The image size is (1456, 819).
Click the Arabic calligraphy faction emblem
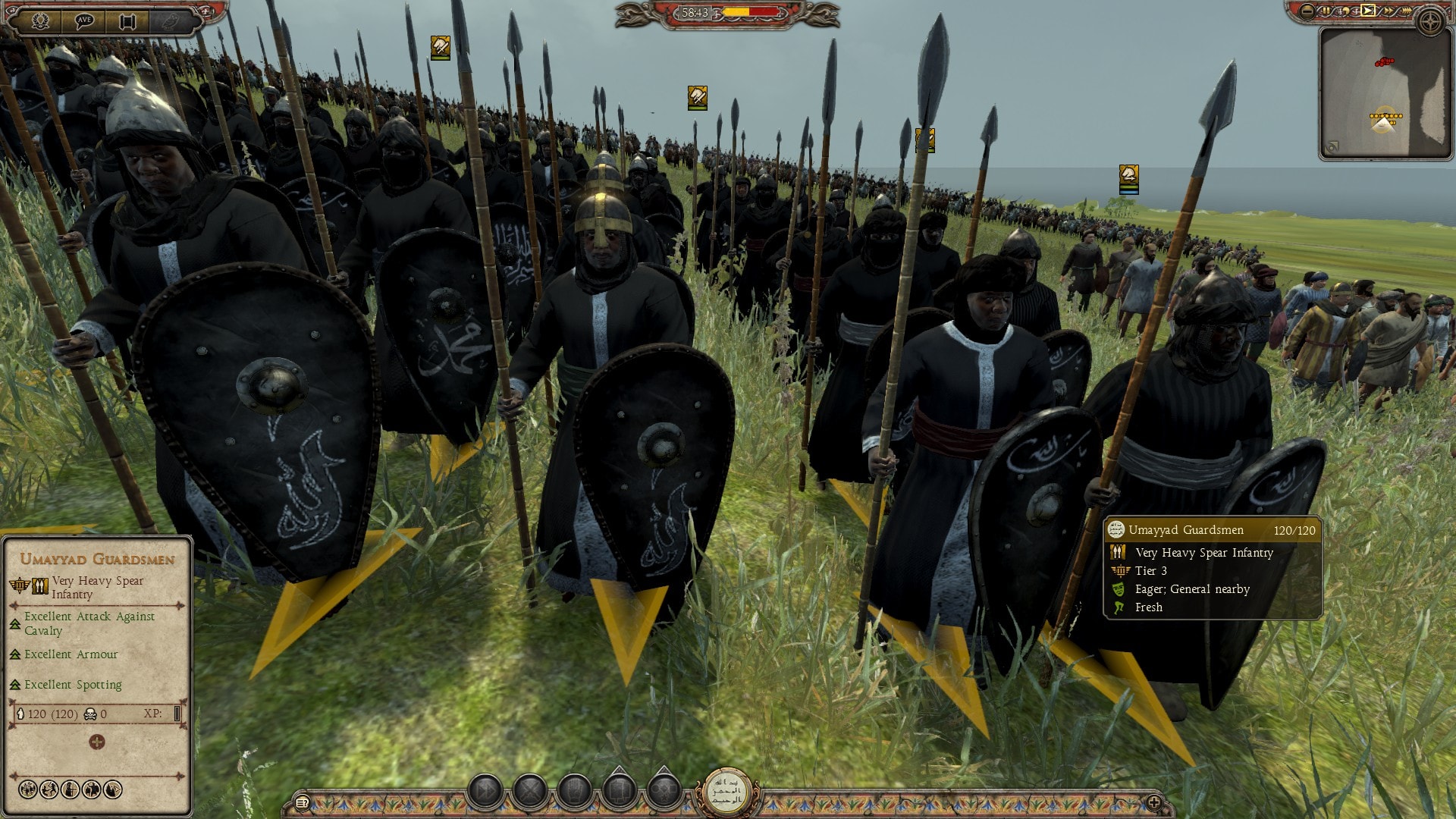tap(727, 792)
